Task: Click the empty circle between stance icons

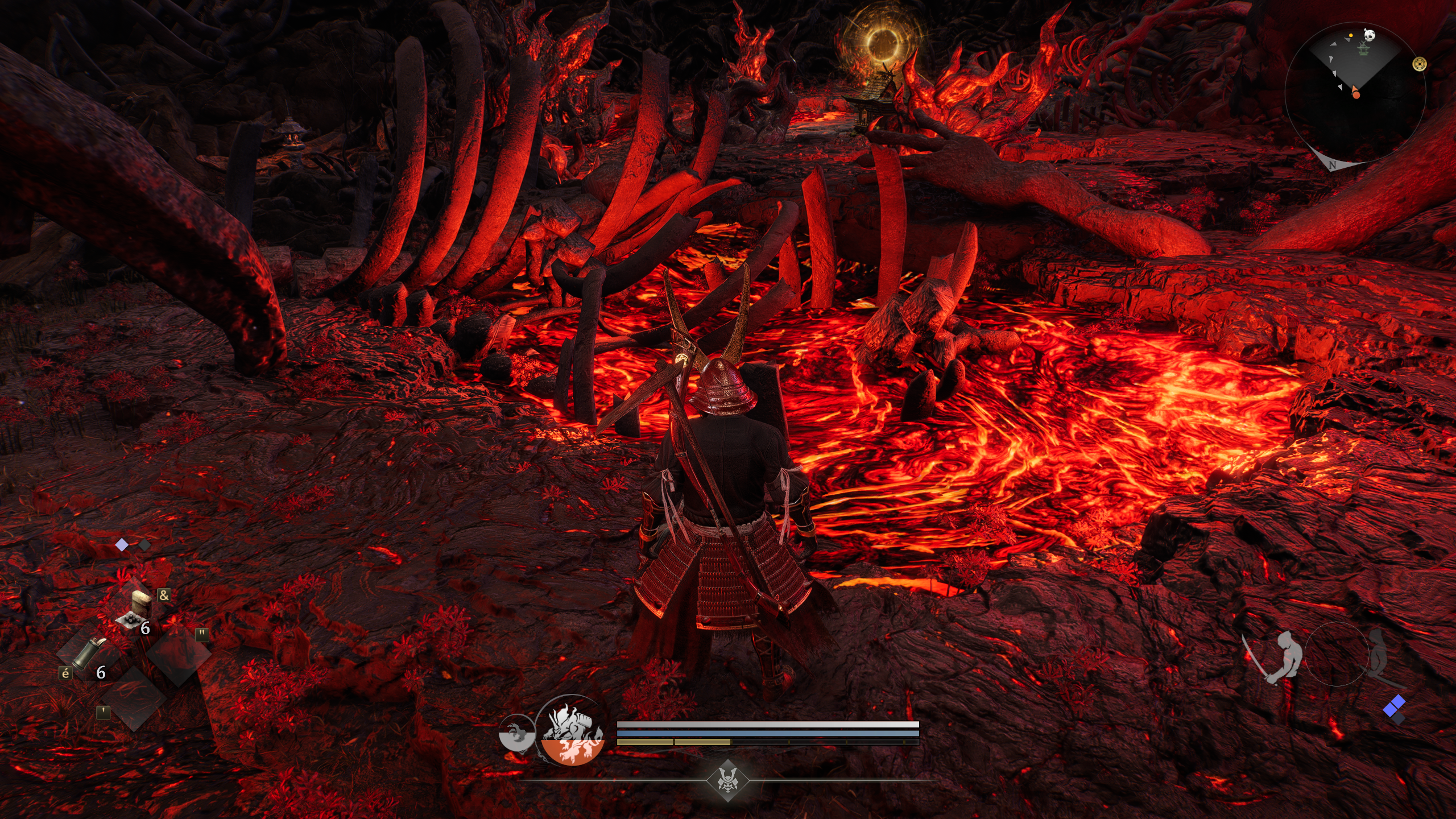Action: [1336, 654]
